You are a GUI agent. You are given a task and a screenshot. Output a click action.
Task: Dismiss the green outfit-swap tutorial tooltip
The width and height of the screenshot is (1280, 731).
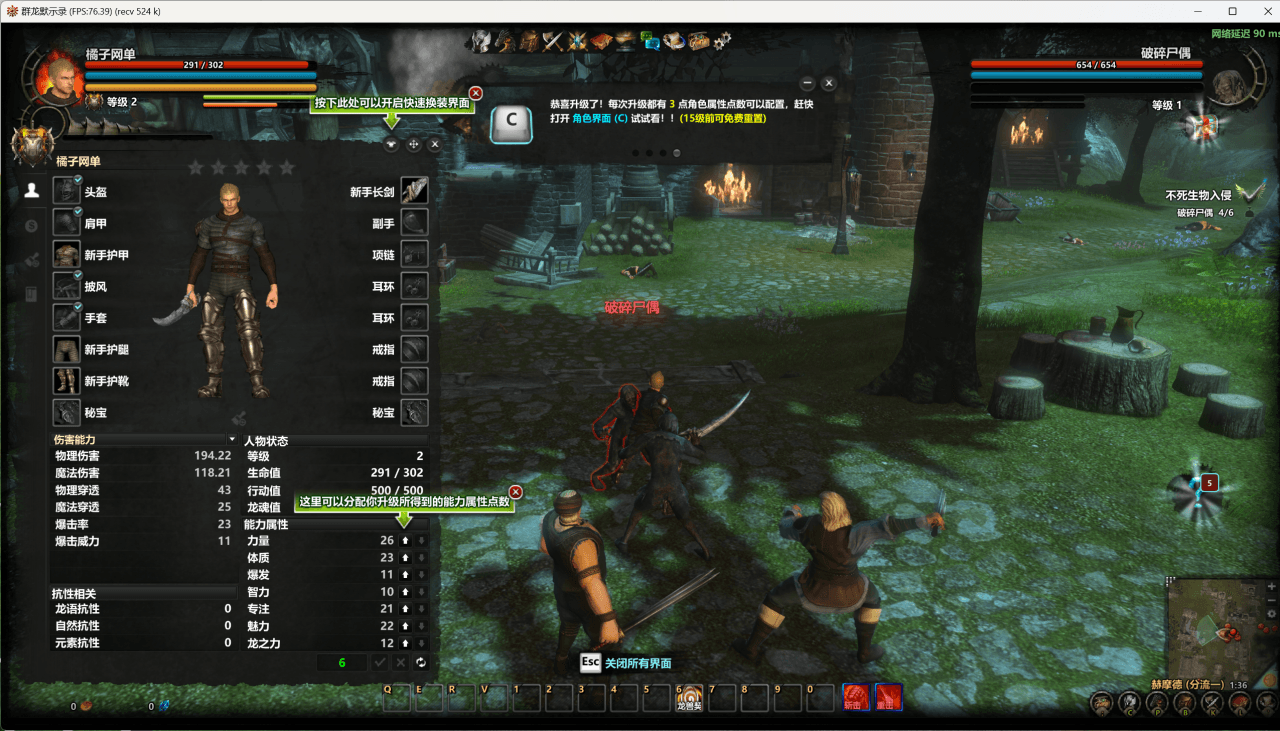click(476, 93)
